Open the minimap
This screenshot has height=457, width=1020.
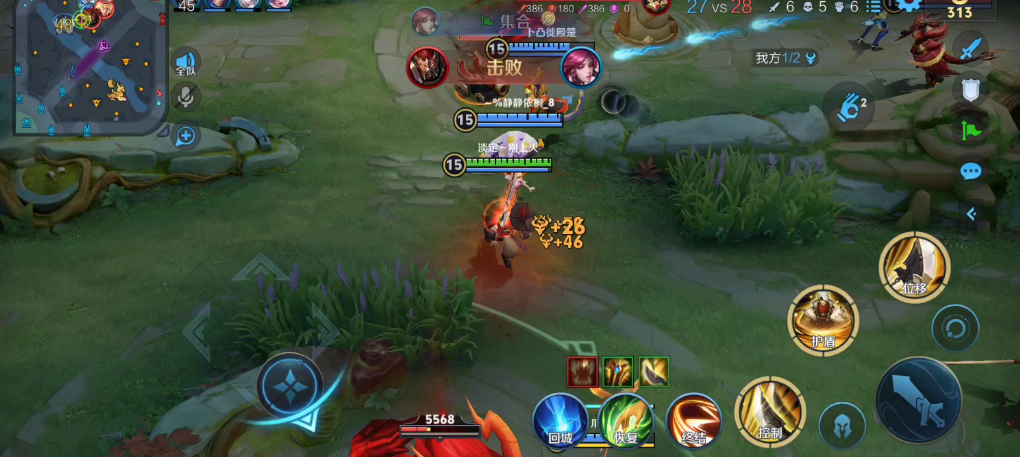point(90,67)
